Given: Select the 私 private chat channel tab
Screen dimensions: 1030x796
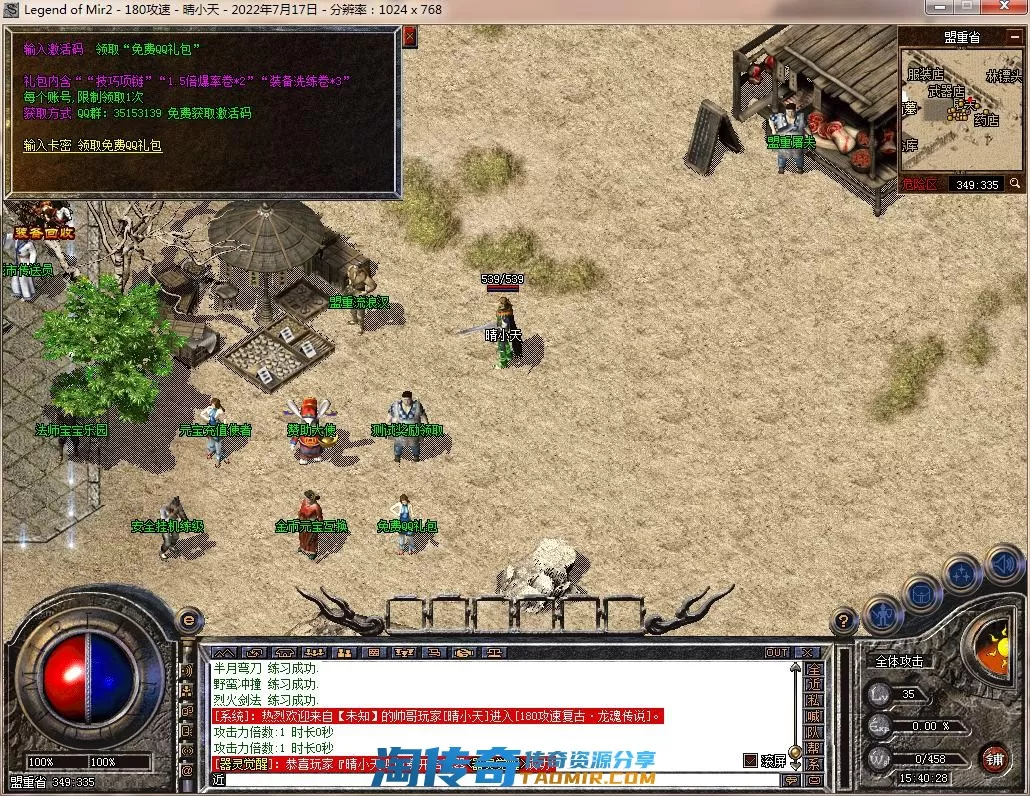Looking at the screenshot, I should [x=814, y=700].
